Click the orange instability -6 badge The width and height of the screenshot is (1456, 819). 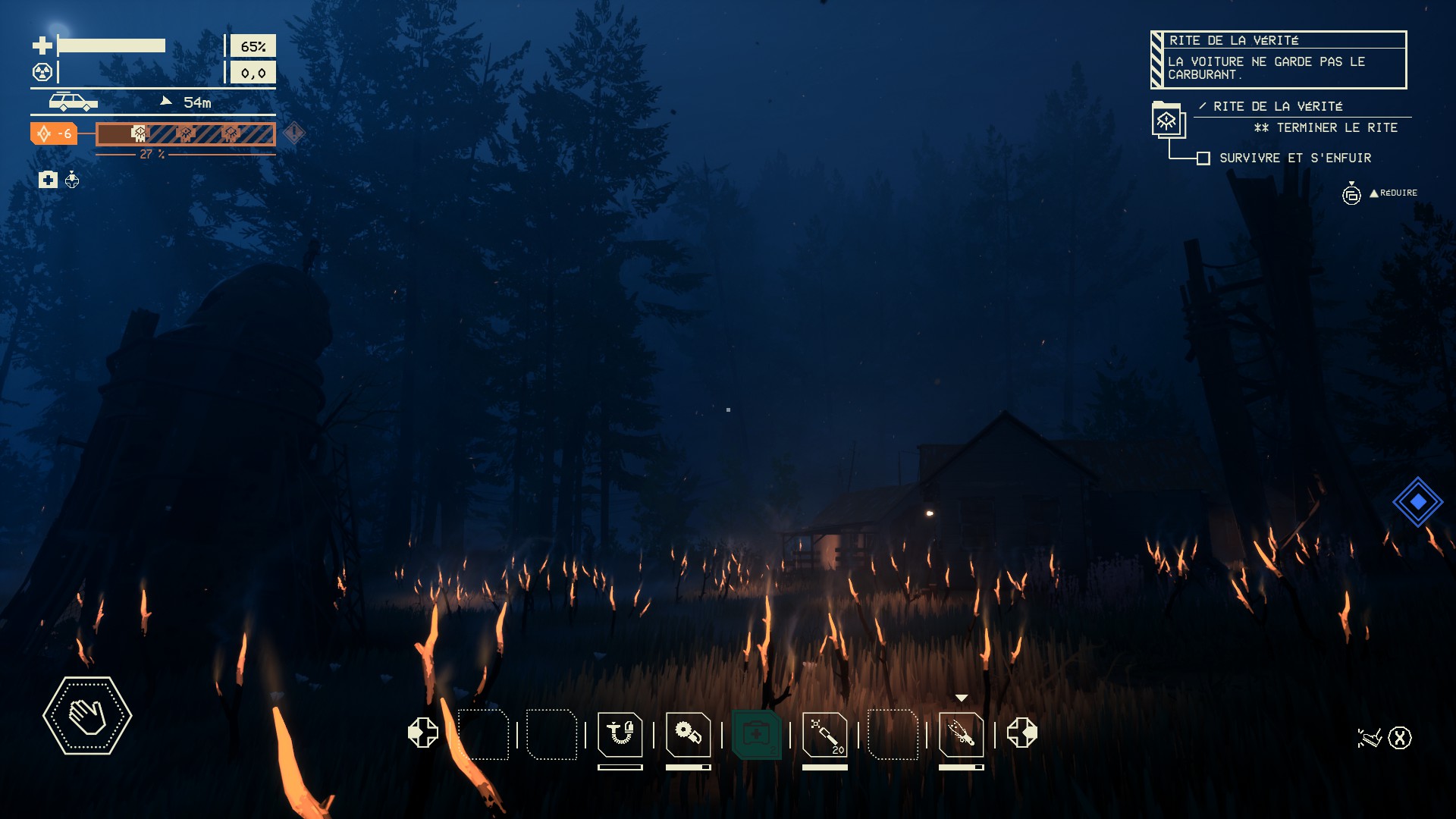[x=54, y=134]
